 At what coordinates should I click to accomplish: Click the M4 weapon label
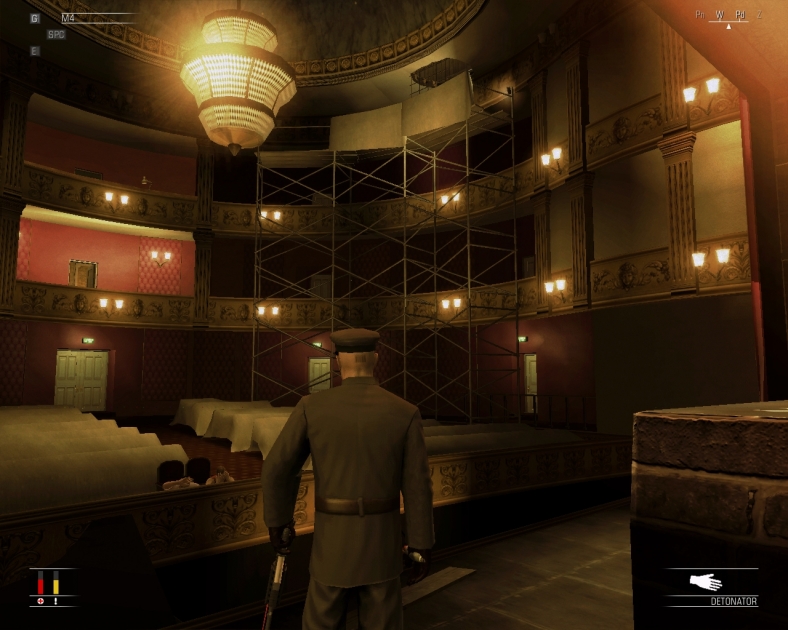68,18
